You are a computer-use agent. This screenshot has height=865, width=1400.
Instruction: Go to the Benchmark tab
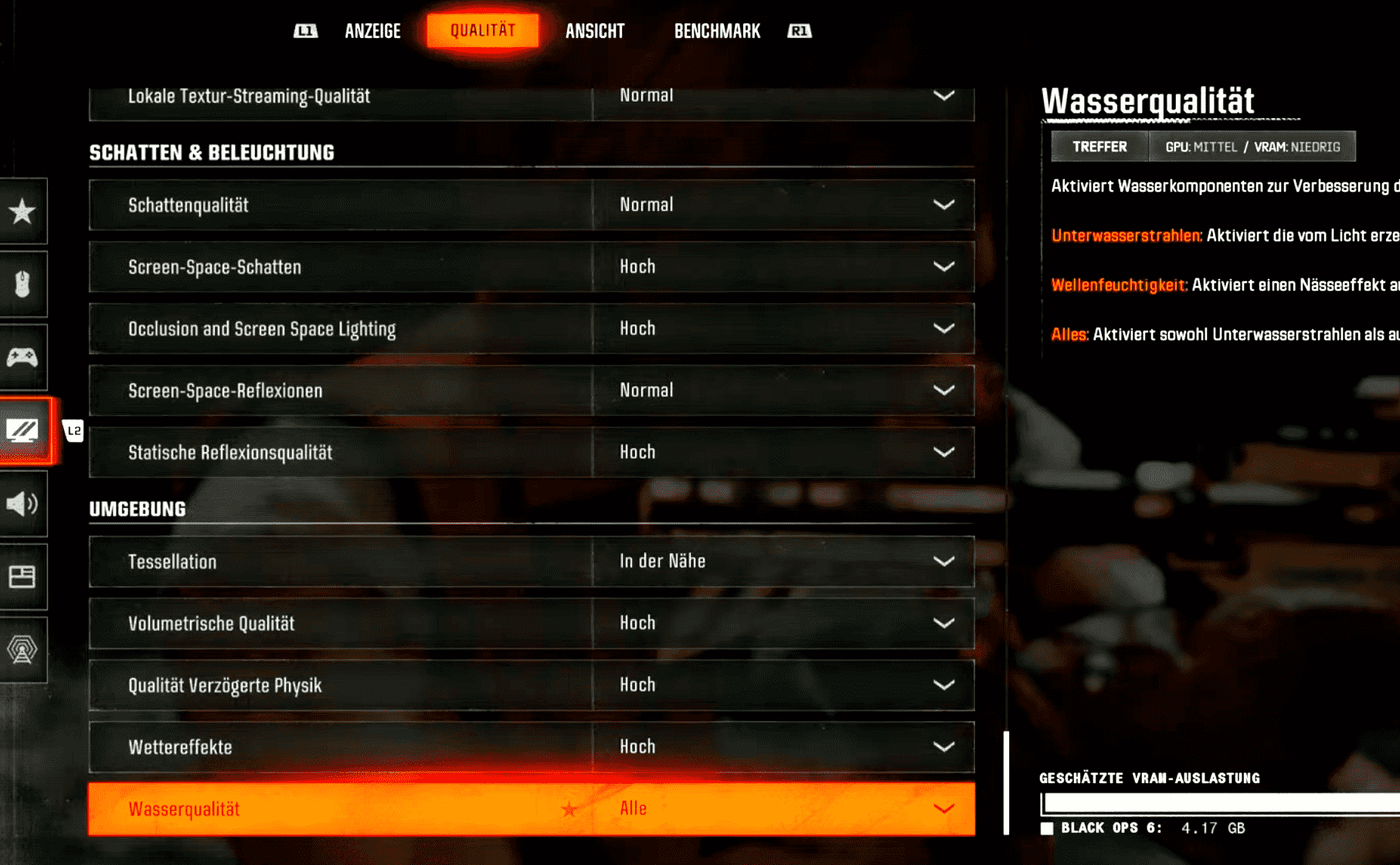[717, 31]
